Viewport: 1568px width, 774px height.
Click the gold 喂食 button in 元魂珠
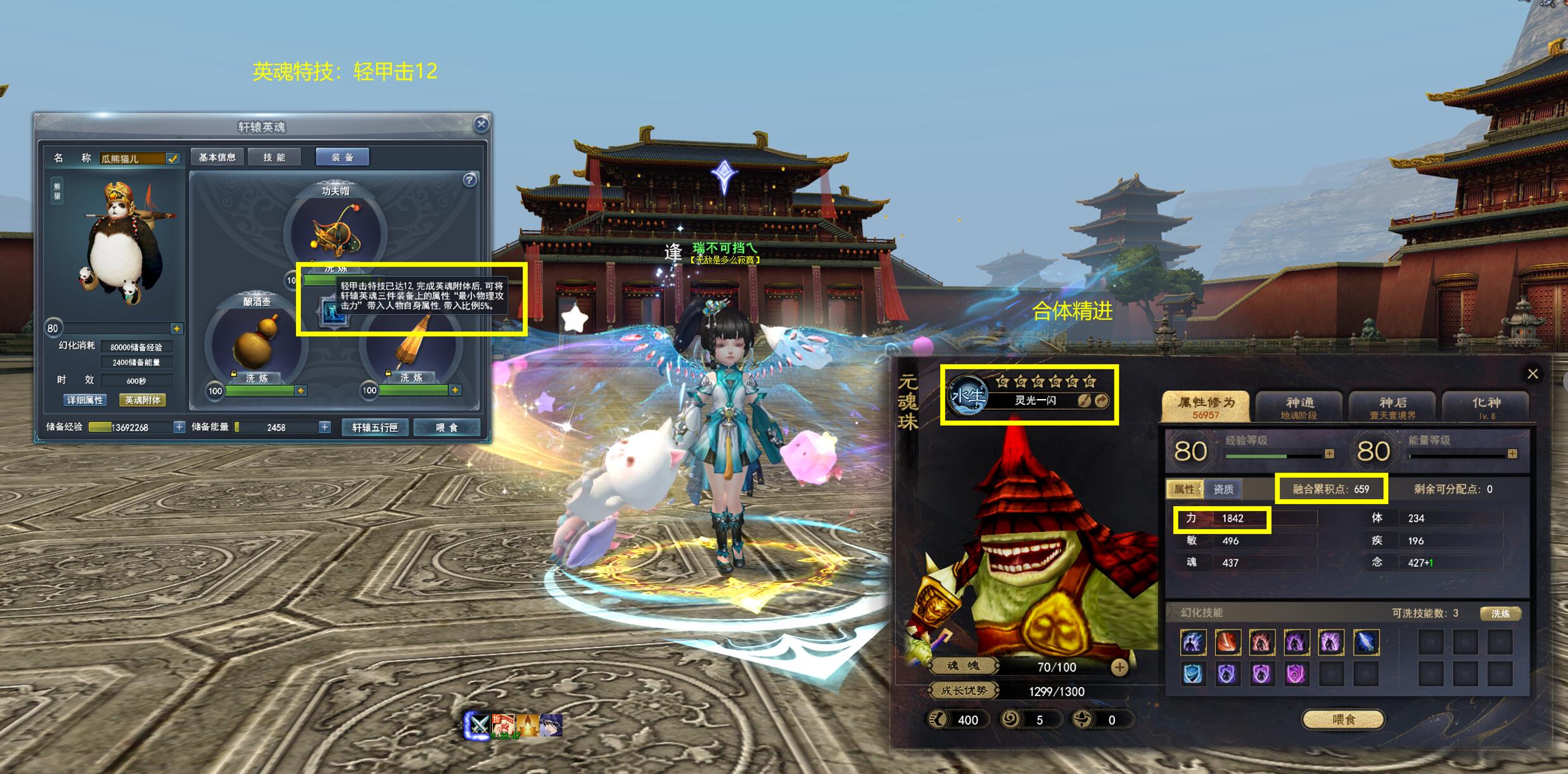click(1343, 720)
